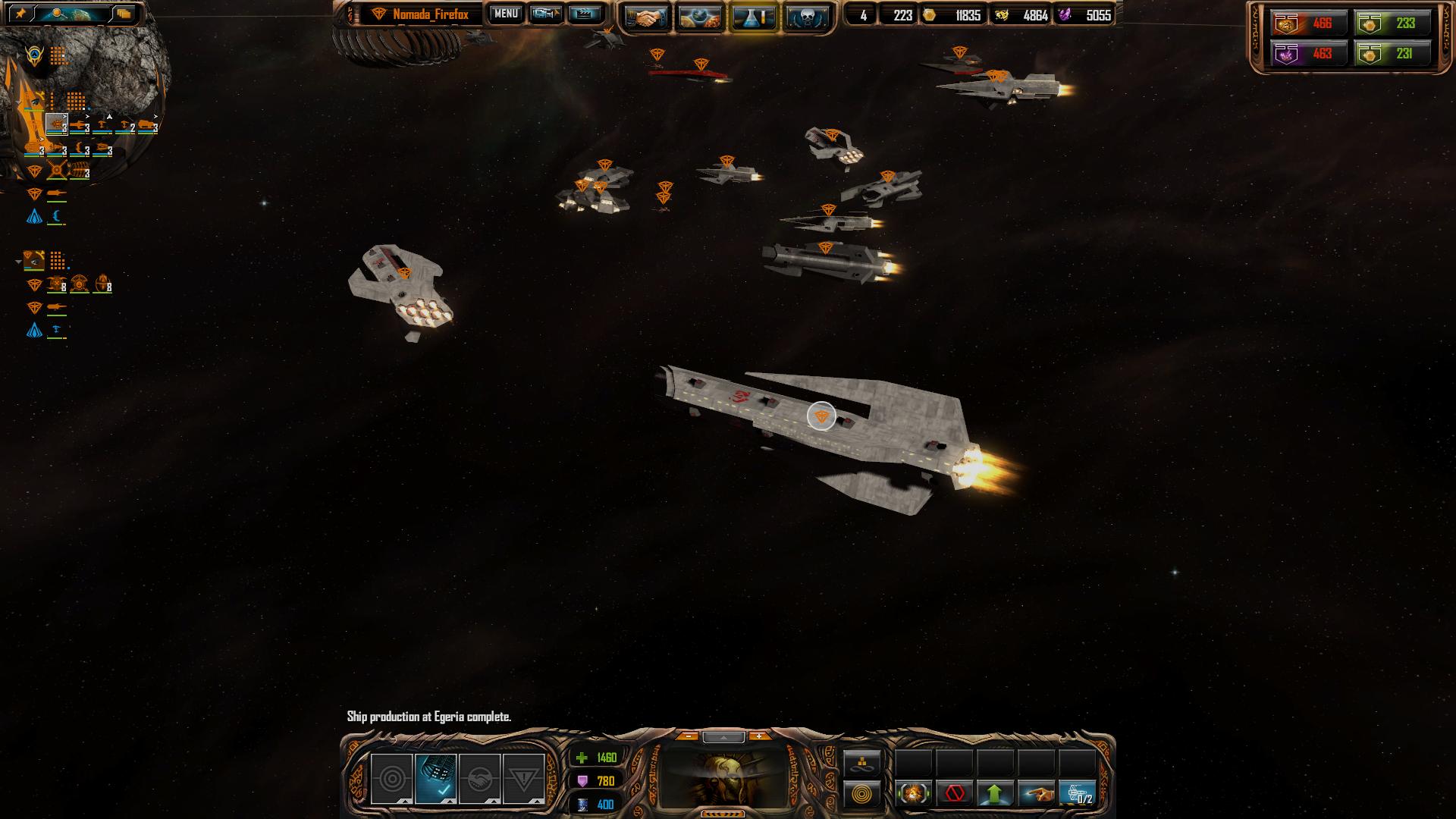Click the camera cinematic mode button
The image size is (1456, 819).
545,14
